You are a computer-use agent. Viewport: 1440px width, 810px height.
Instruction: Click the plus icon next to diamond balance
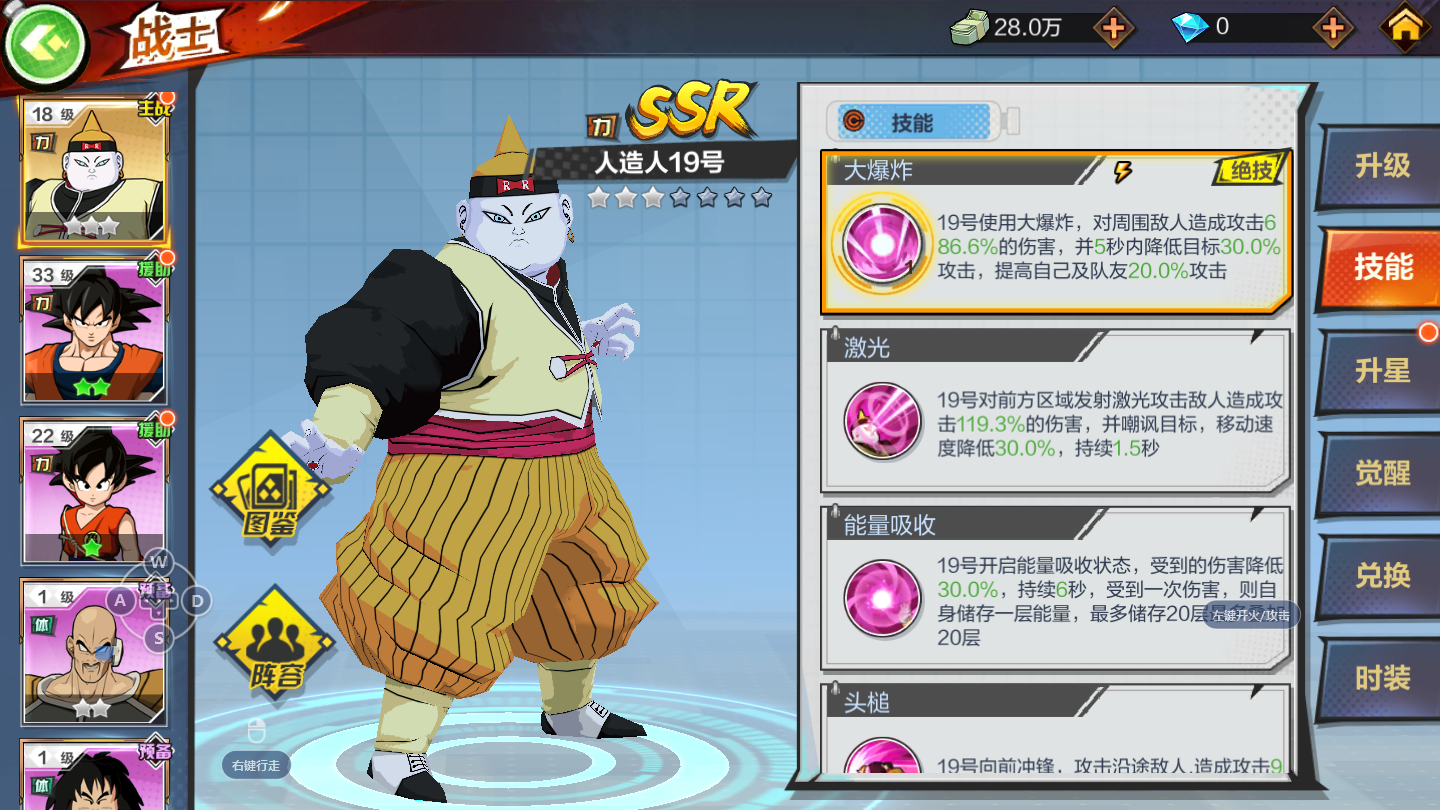tap(1333, 30)
